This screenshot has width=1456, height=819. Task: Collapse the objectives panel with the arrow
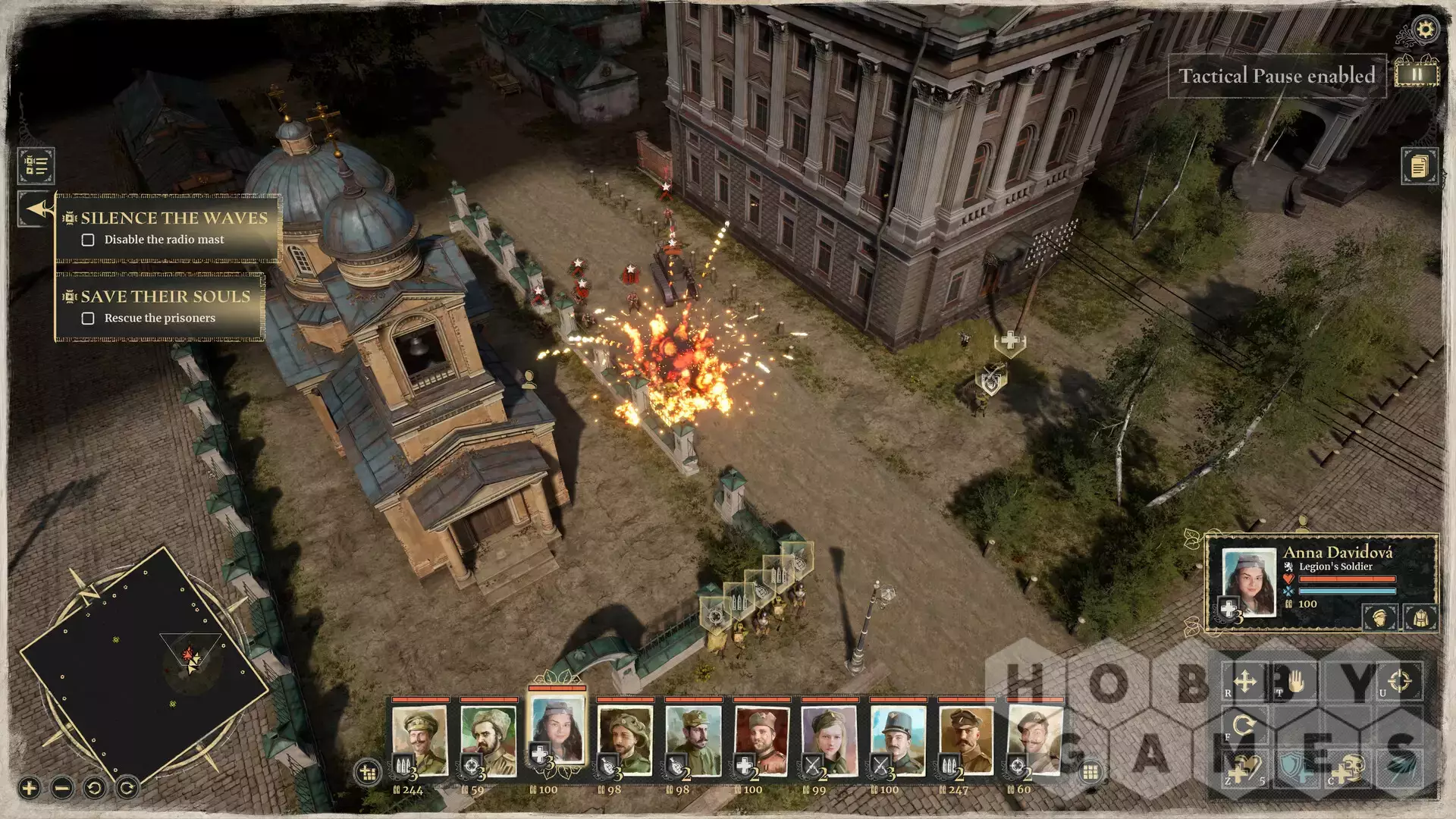[x=36, y=209]
